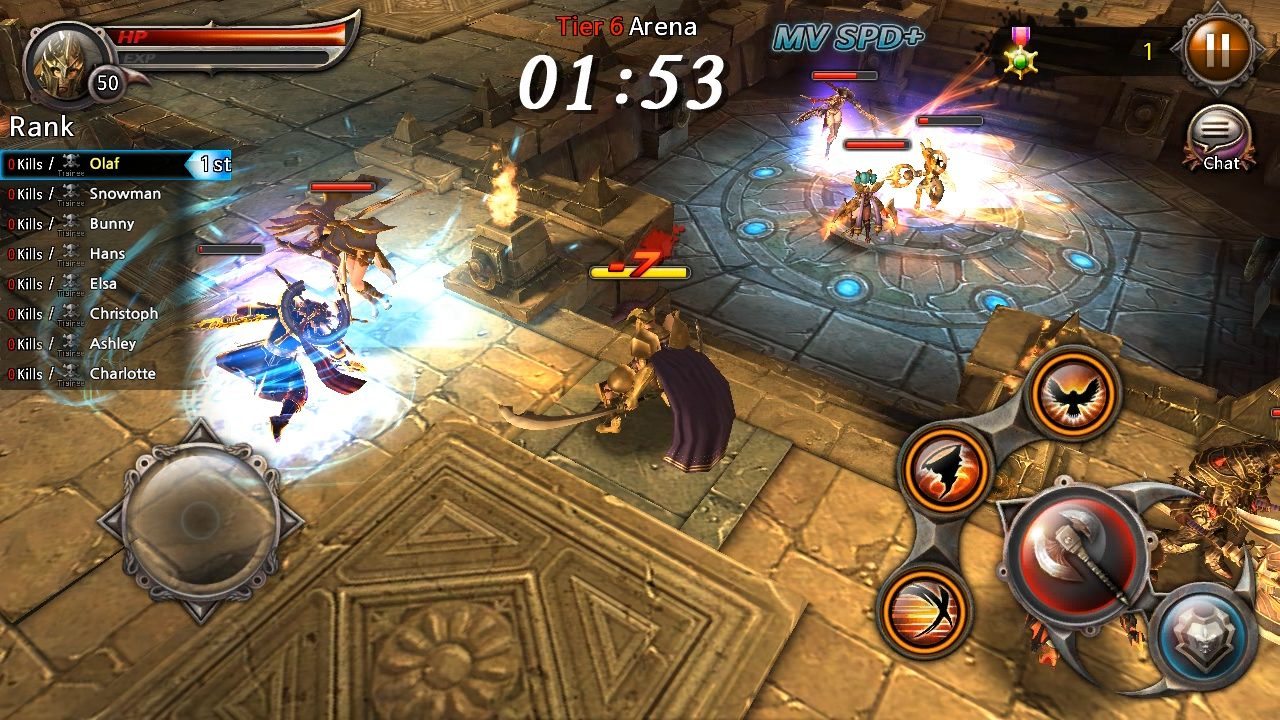Use the black slash skill
Viewport: 1280px width, 720px height.
point(945,468)
